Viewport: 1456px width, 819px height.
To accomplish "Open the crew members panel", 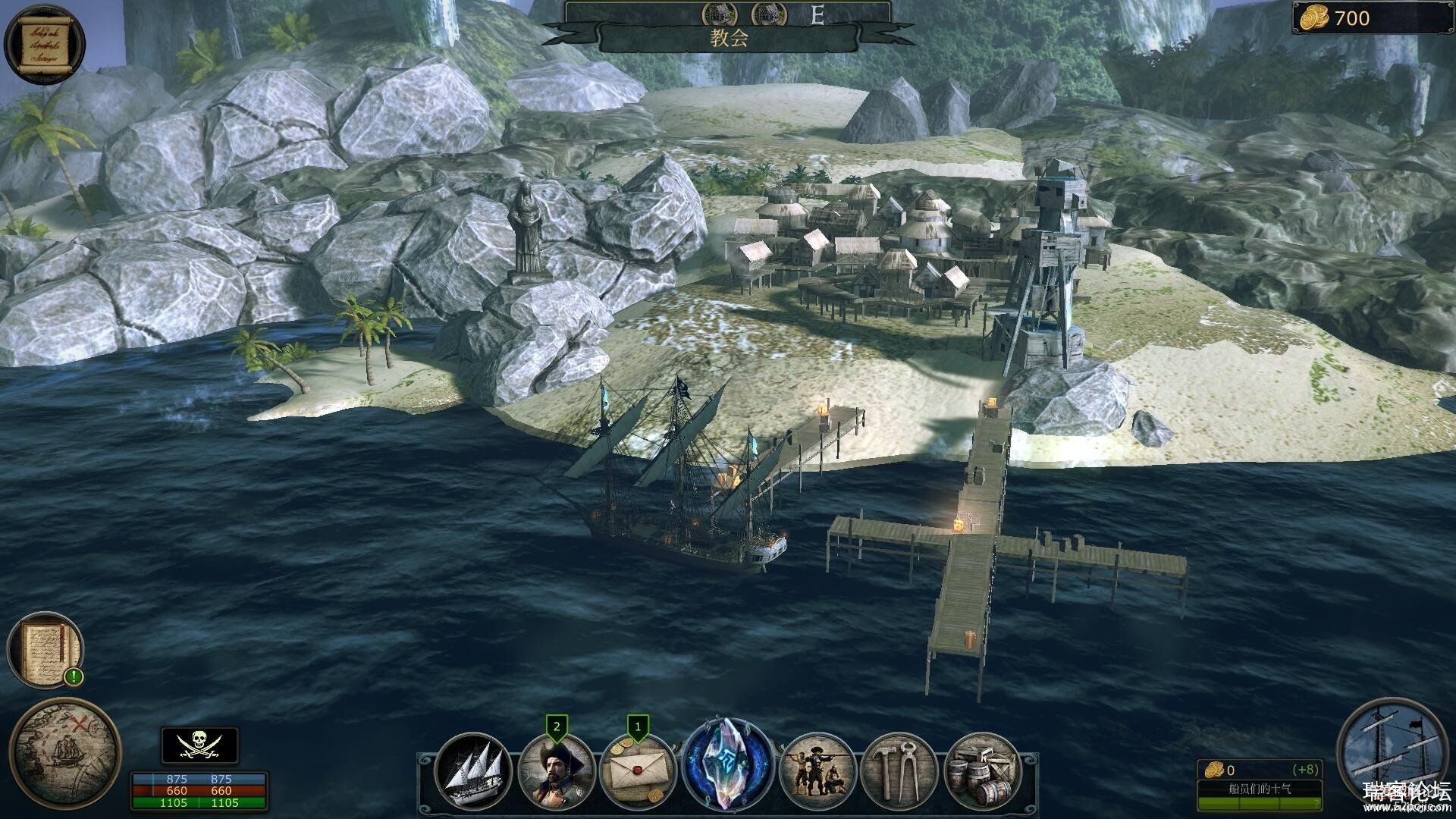I will (x=817, y=770).
